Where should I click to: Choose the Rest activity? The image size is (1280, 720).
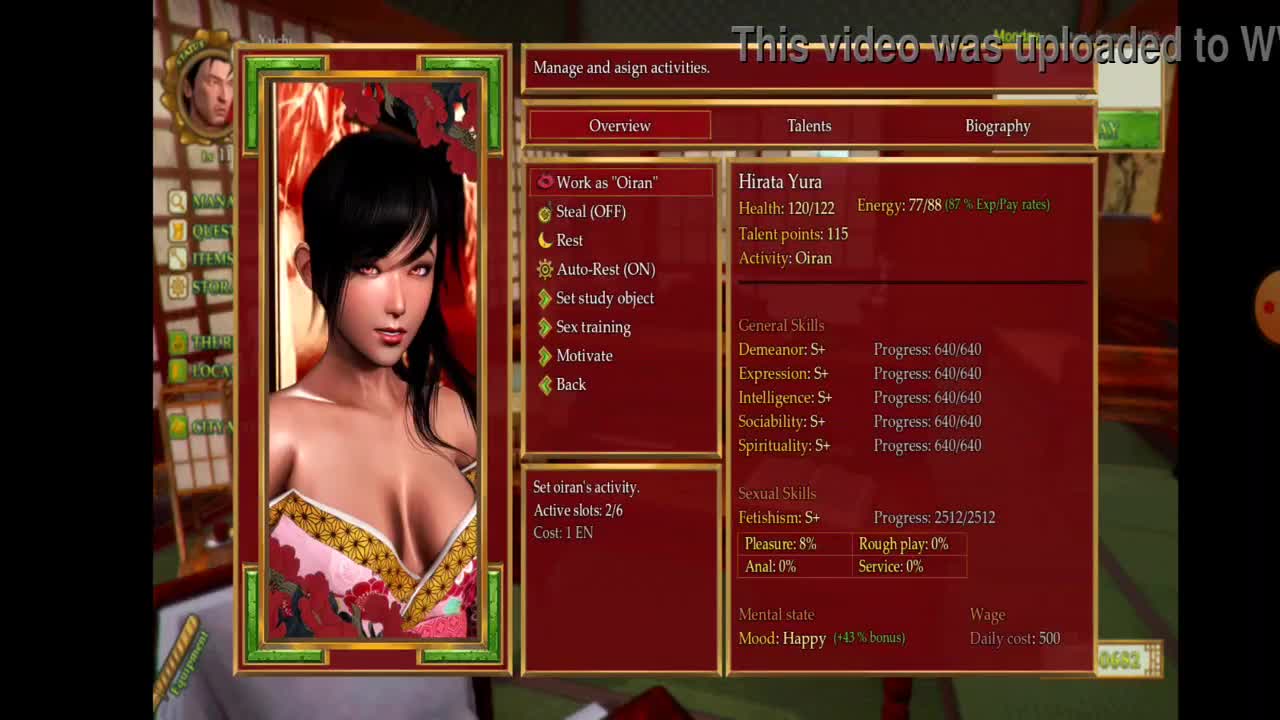[569, 241]
